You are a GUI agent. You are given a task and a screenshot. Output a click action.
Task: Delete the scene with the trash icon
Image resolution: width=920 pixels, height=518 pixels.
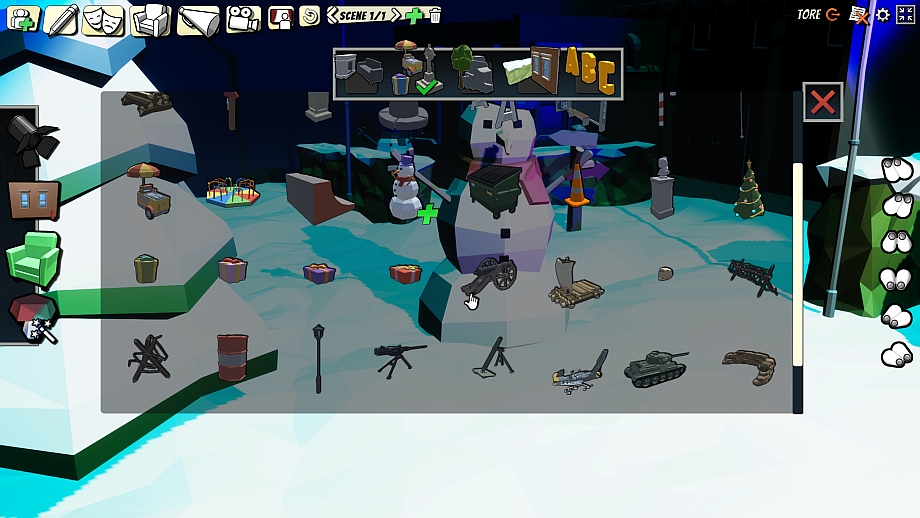434,15
